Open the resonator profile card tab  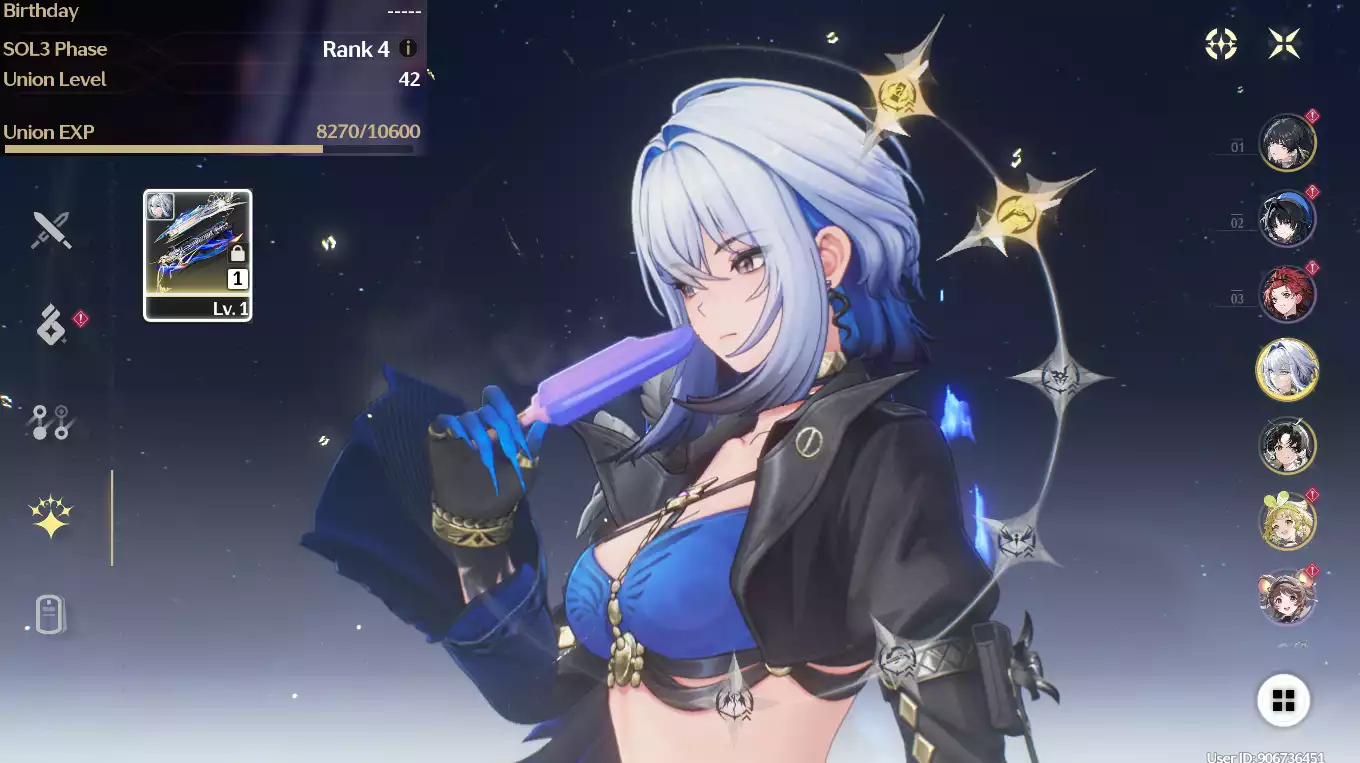tap(50, 614)
